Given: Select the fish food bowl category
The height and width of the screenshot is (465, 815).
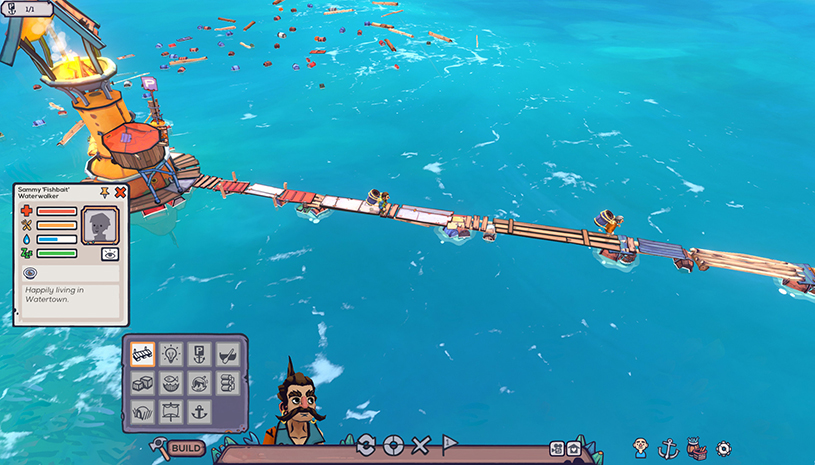Looking at the screenshot, I should [x=170, y=382].
